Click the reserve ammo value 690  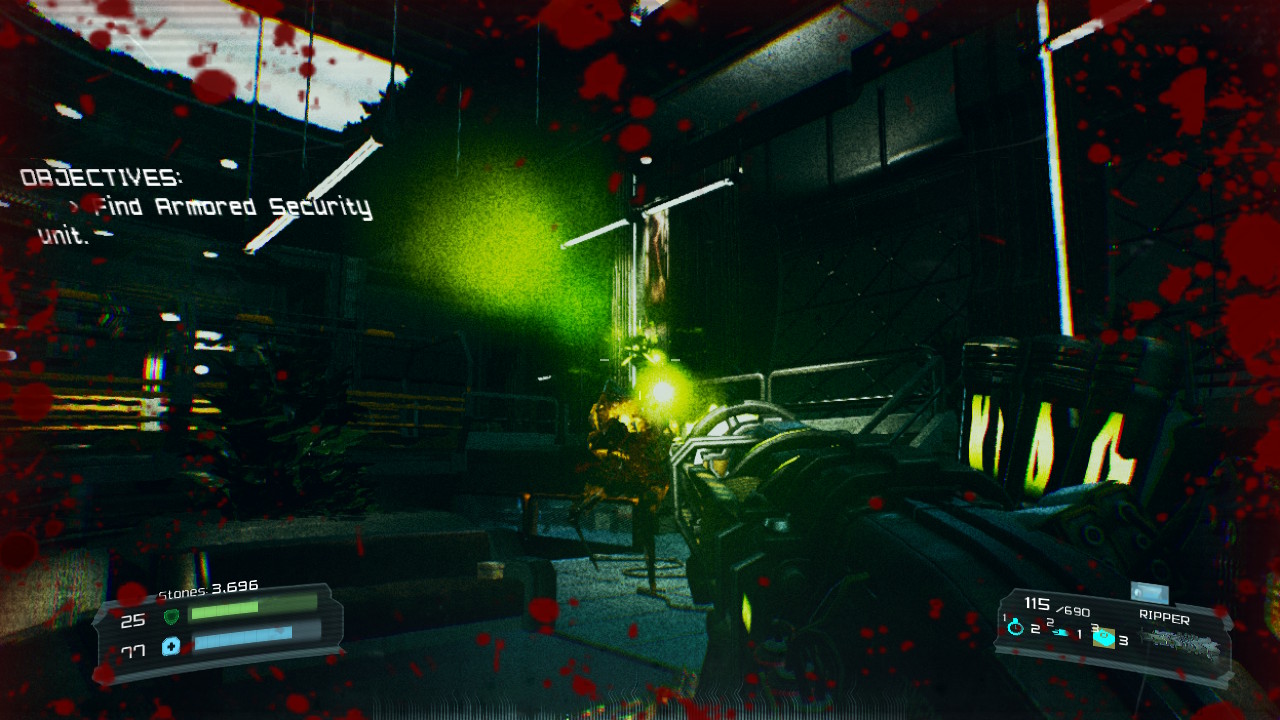(x=1072, y=611)
